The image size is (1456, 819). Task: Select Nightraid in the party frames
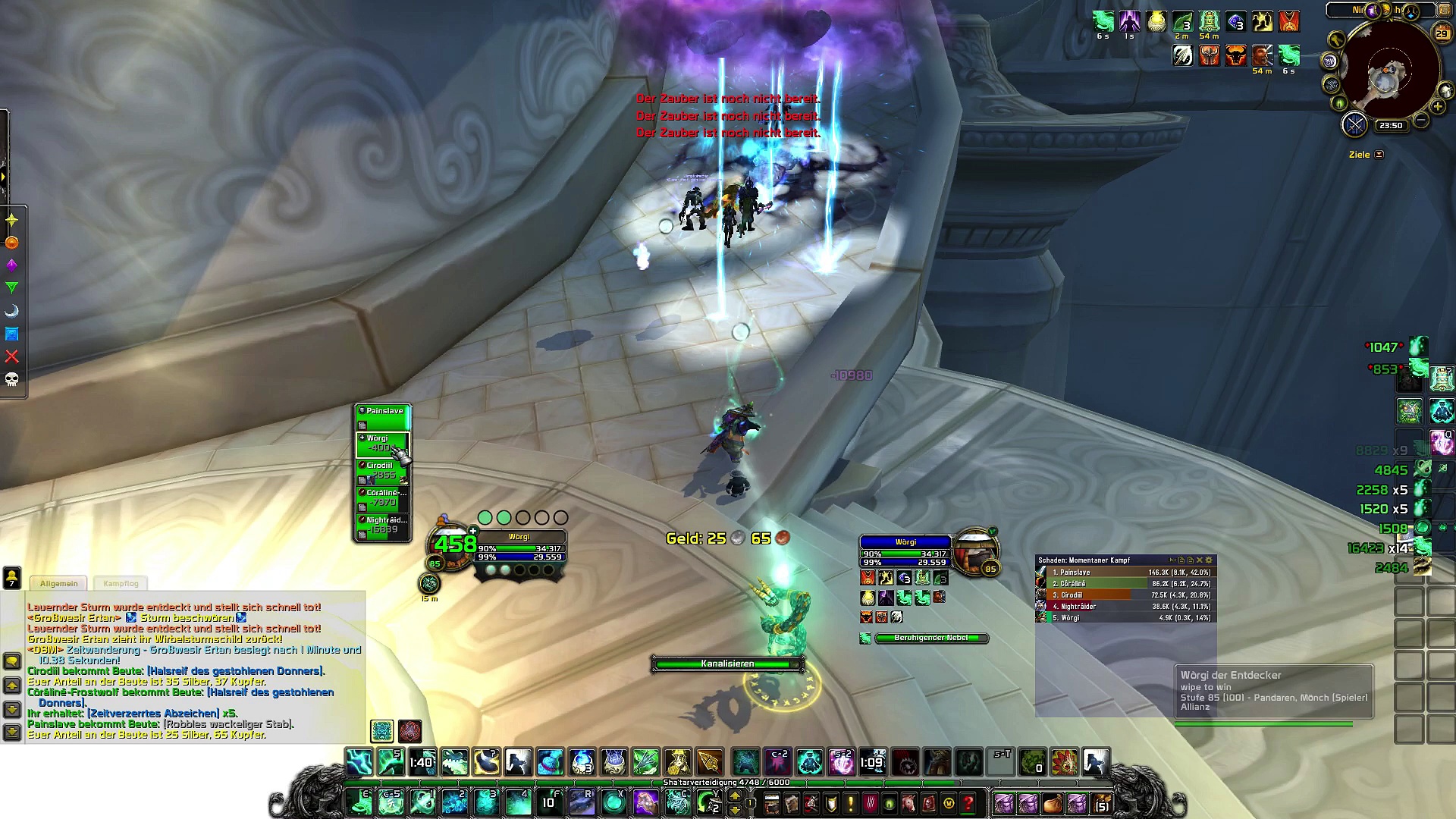[x=383, y=525]
